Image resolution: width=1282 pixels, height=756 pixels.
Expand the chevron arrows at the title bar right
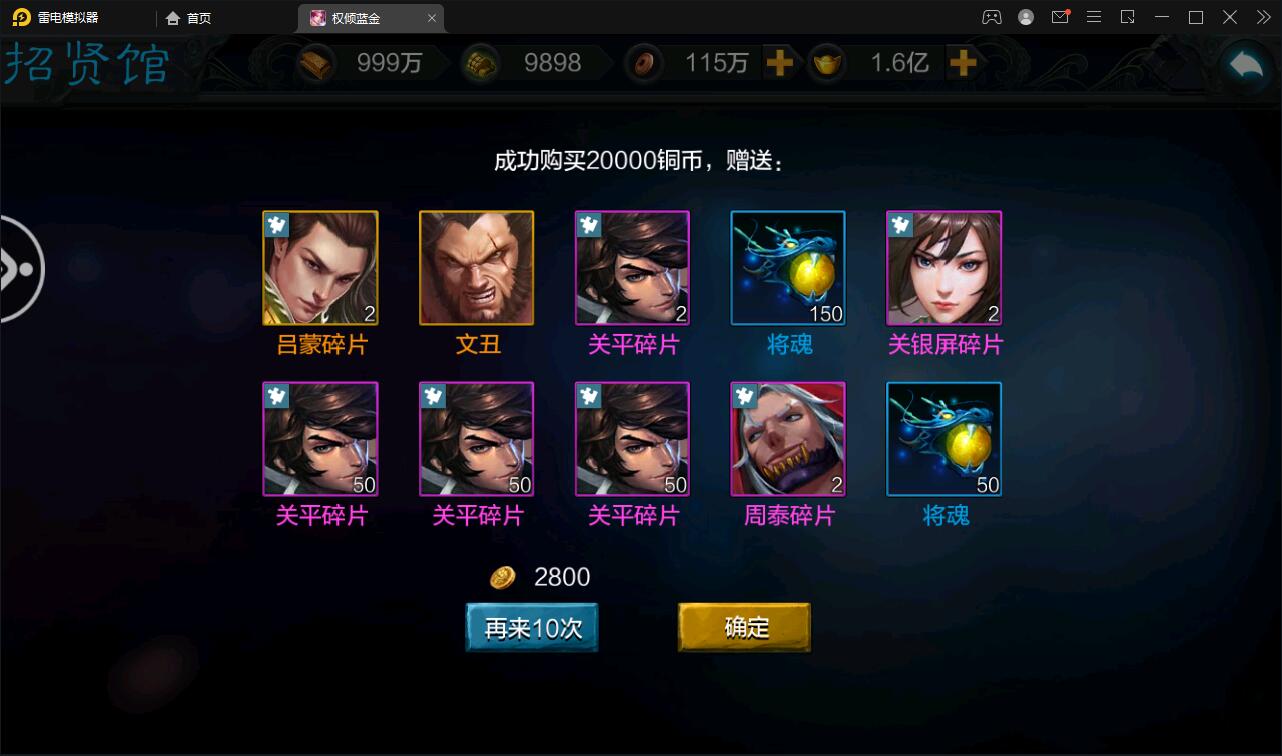(x=1262, y=17)
